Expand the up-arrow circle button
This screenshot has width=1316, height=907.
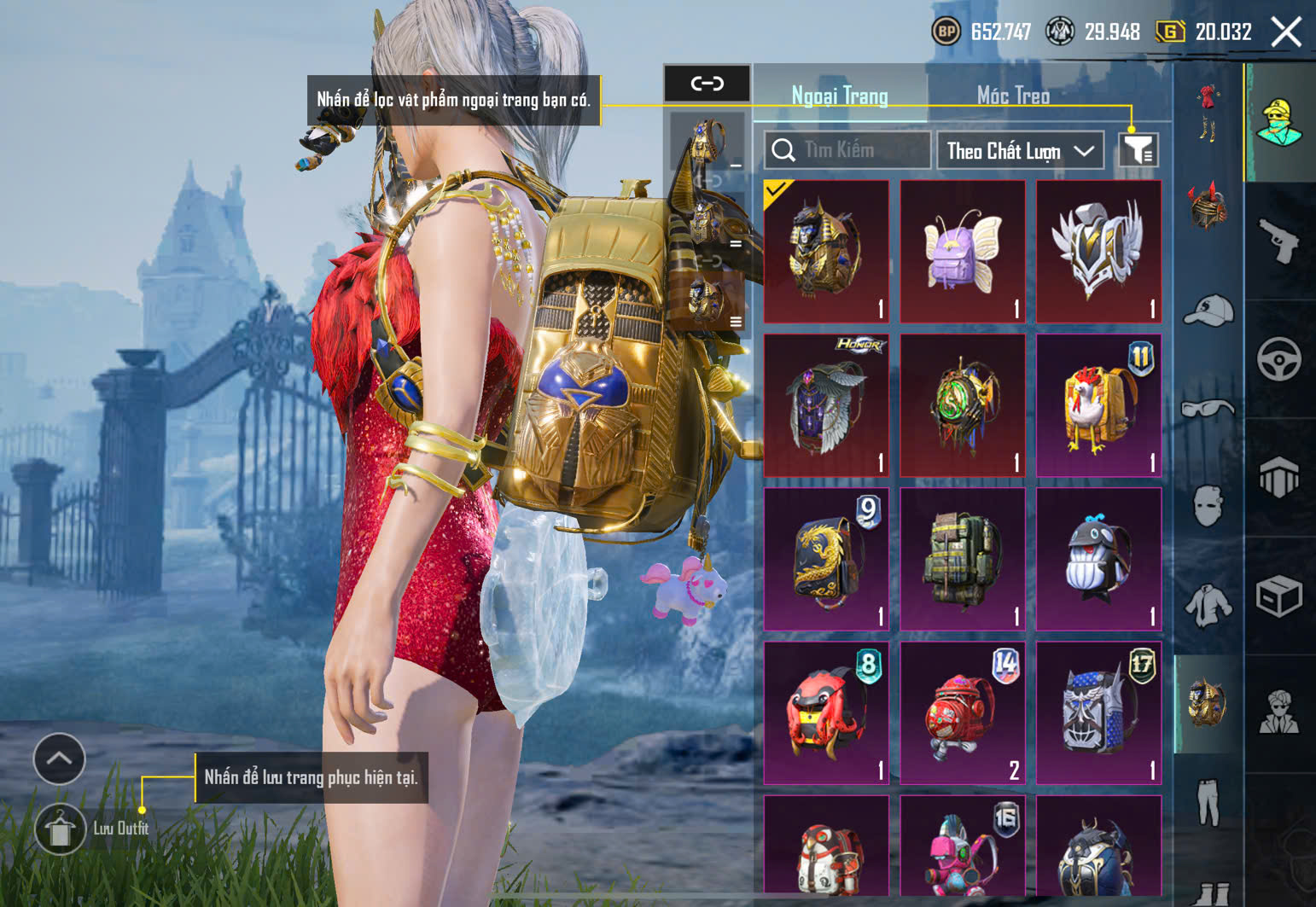(59, 758)
